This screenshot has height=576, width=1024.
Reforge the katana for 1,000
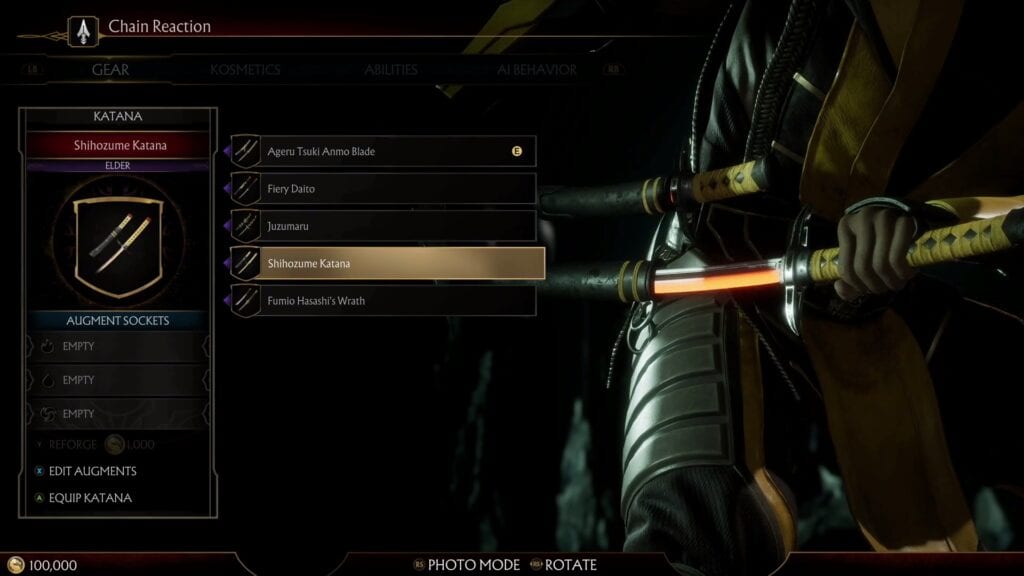pyautogui.click(x=95, y=444)
